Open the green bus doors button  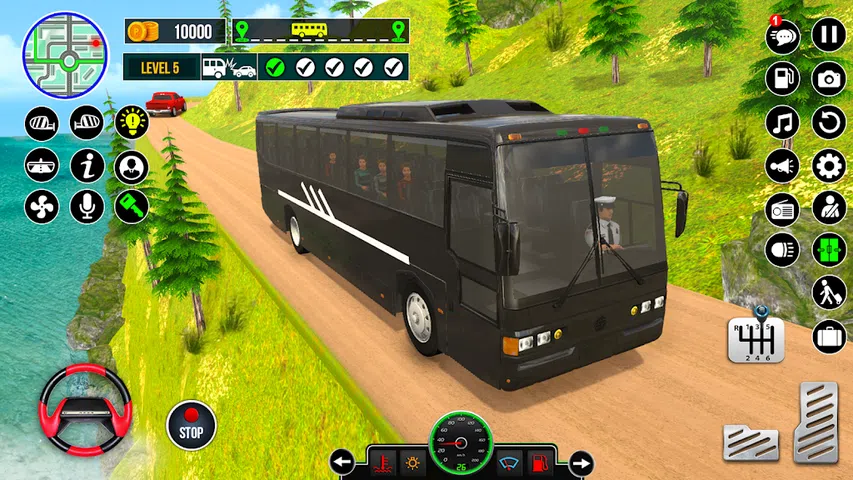coord(828,250)
